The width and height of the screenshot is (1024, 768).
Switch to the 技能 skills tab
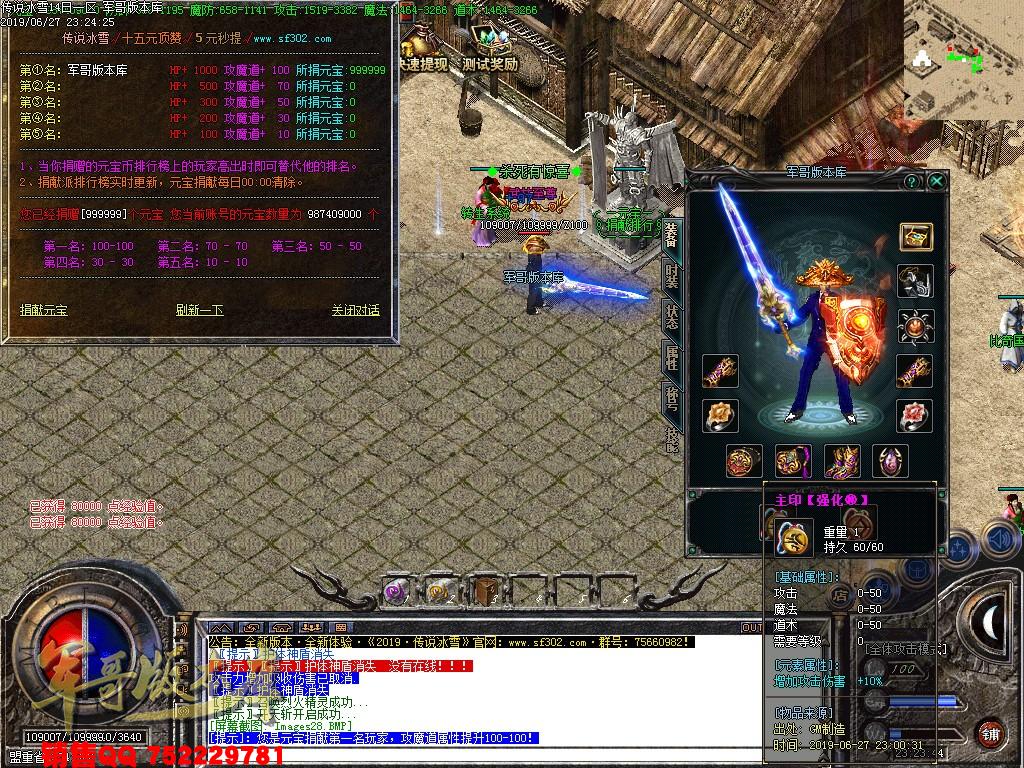672,438
